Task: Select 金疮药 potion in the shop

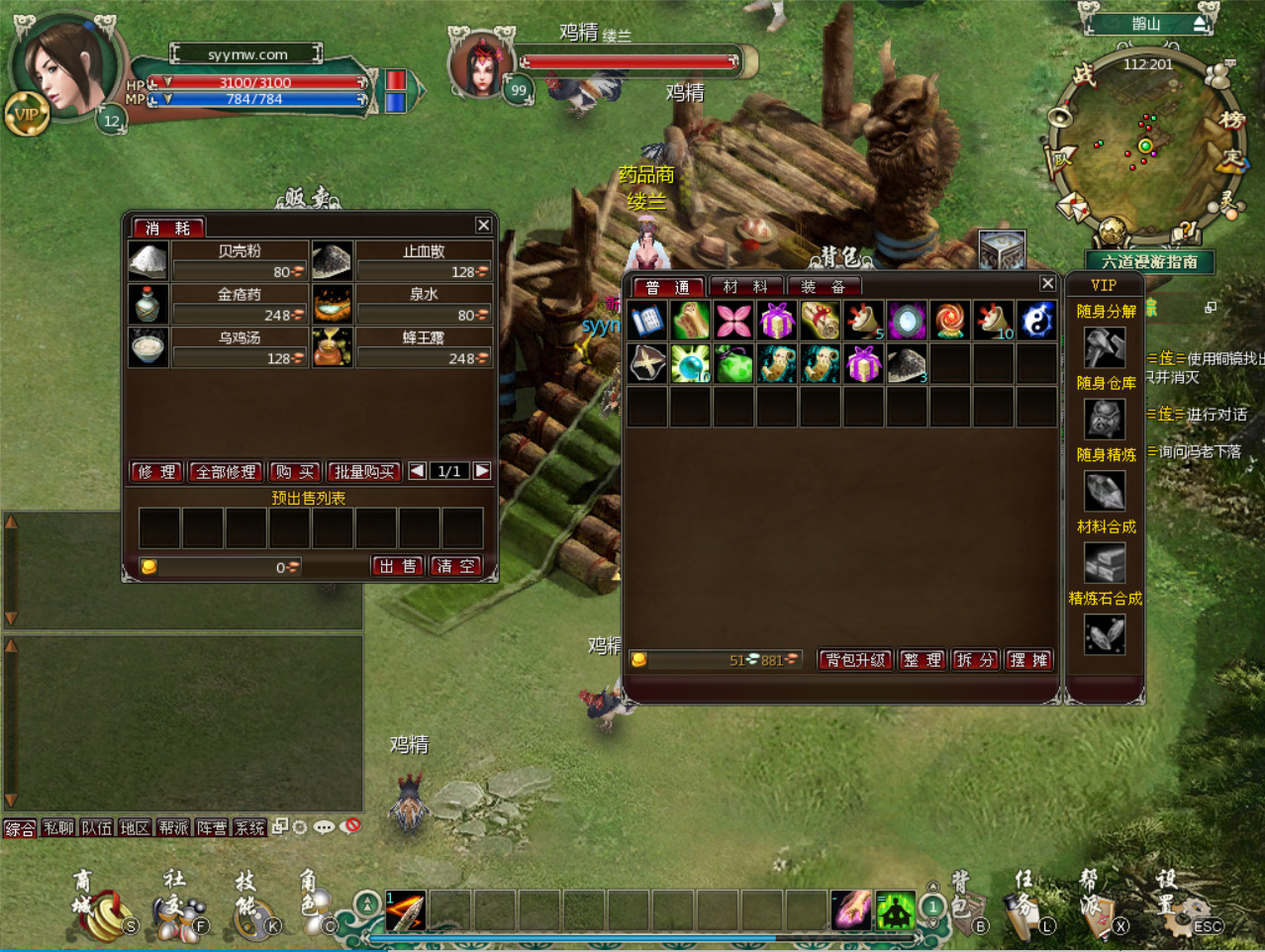Action: click(148, 305)
